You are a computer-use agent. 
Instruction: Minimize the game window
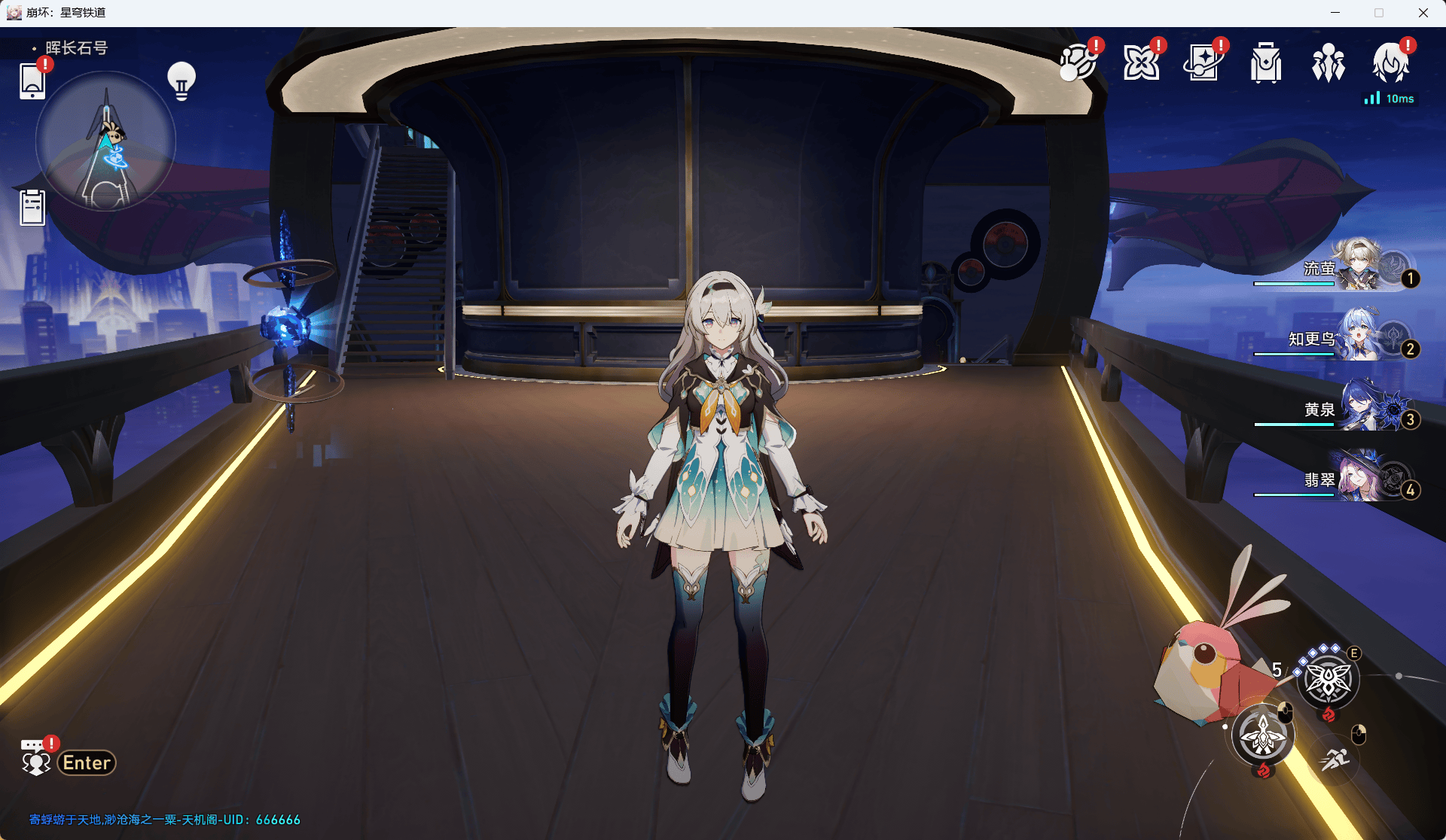click(1335, 13)
